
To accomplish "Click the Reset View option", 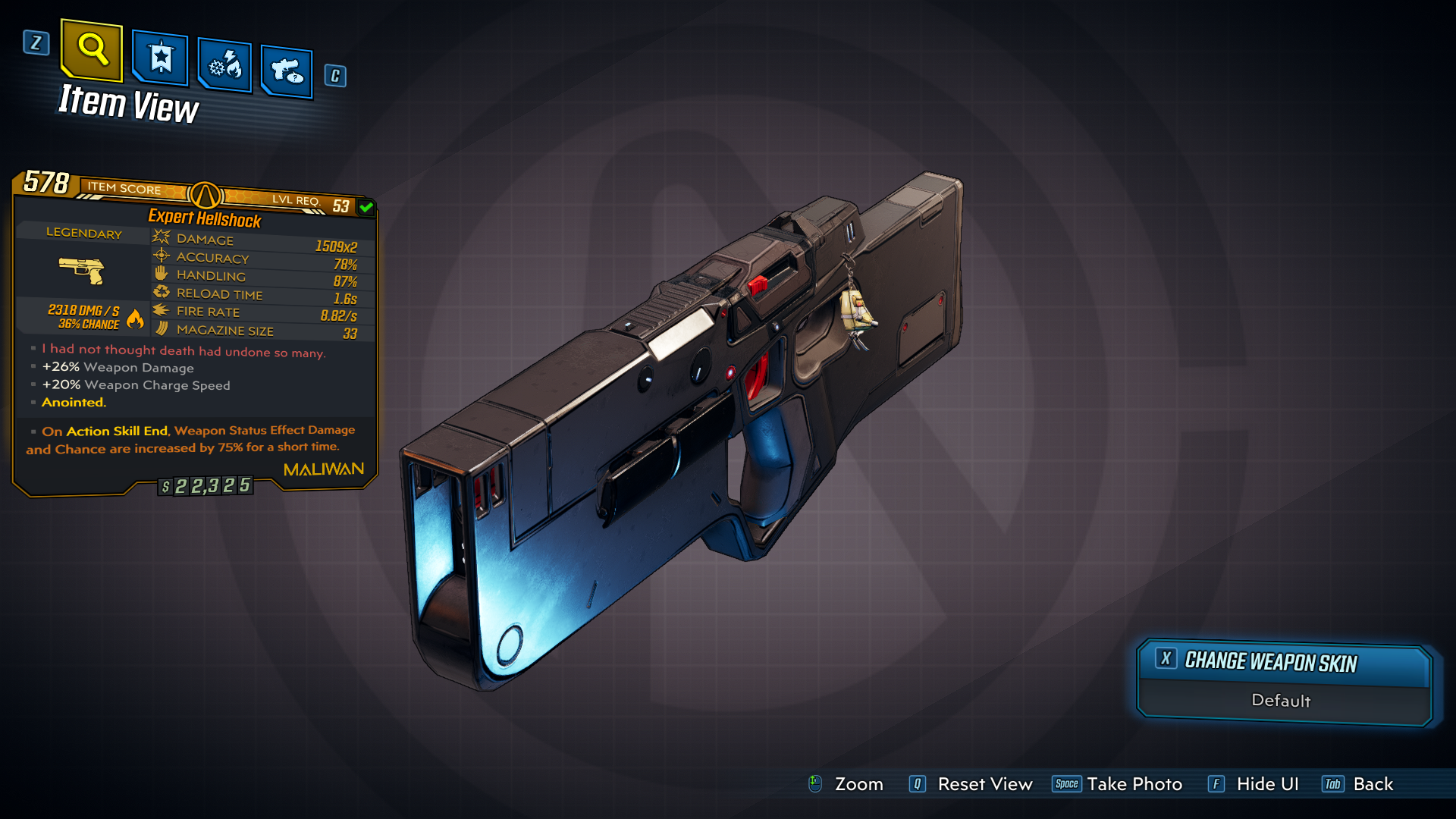I will point(971,784).
